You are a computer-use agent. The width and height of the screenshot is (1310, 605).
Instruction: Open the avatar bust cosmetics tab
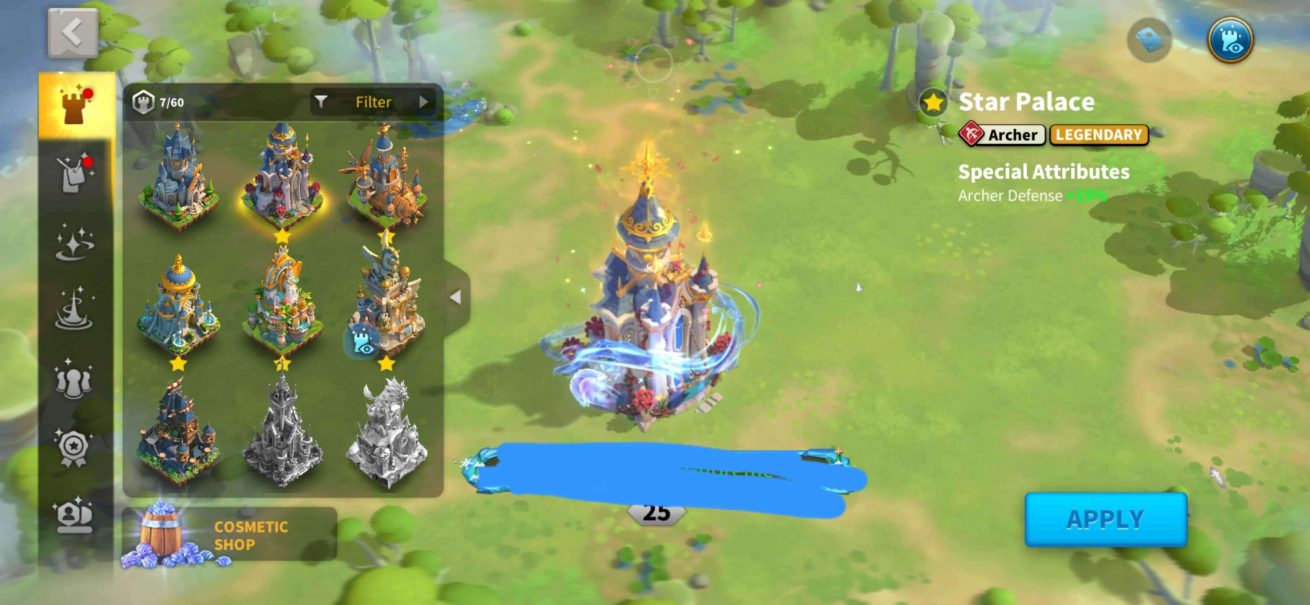point(76,516)
